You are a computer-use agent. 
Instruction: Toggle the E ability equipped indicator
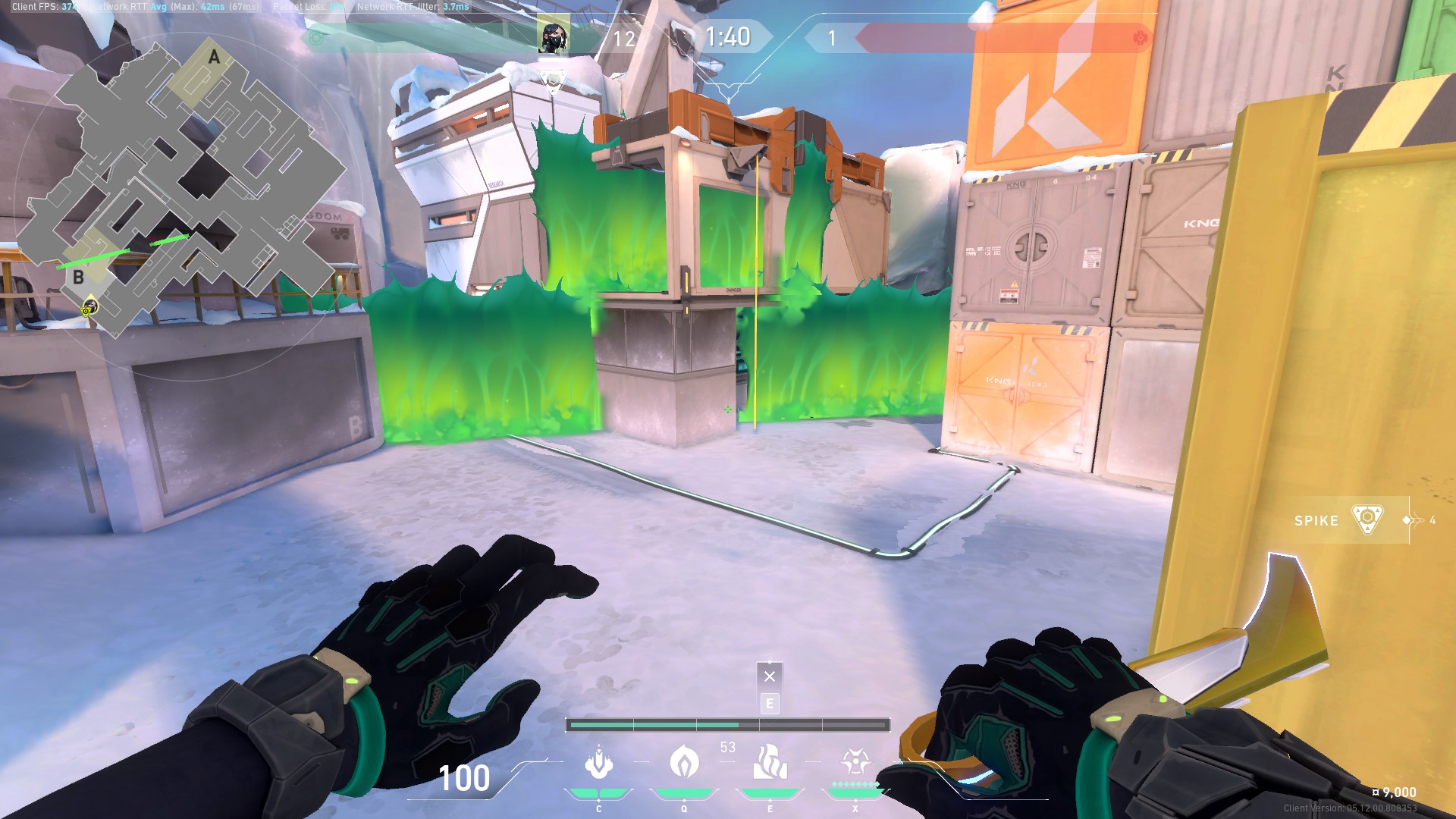coord(770,704)
